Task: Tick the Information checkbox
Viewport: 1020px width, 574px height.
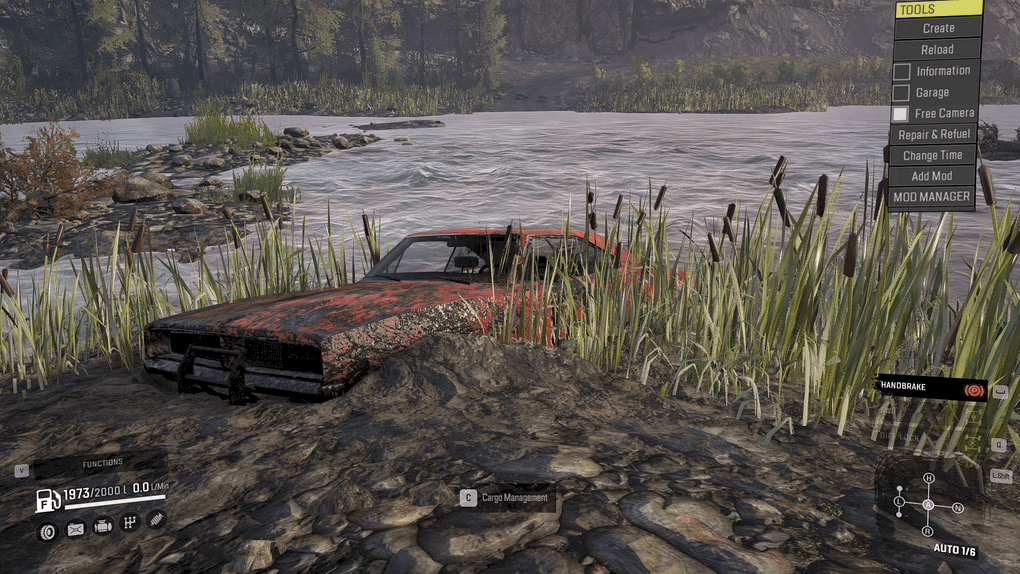Action: tap(901, 71)
